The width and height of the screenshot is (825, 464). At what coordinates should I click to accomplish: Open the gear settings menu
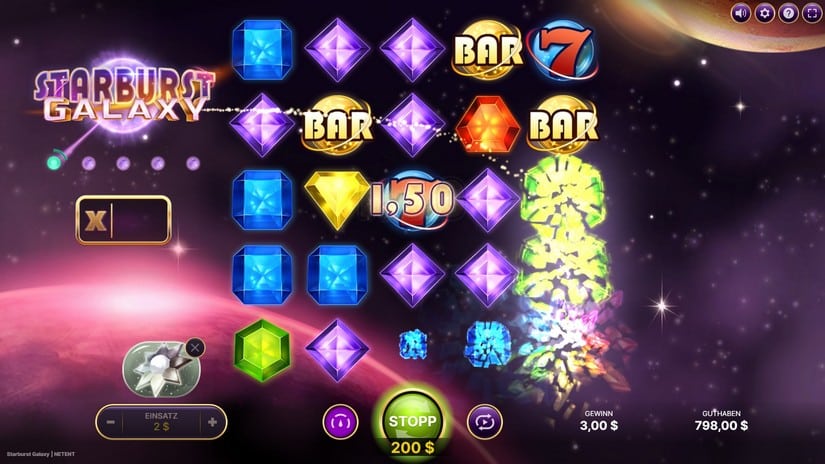765,13
